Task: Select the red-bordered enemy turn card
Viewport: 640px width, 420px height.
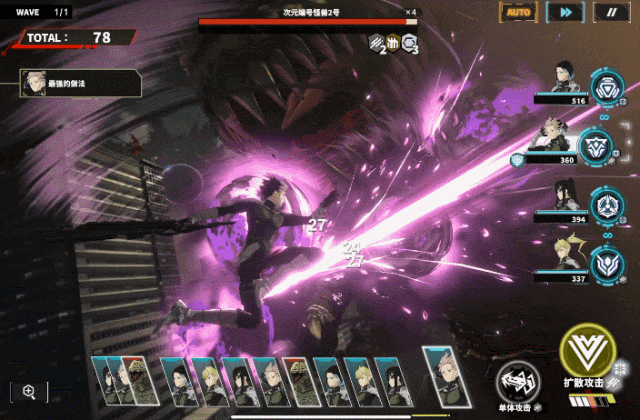Action: tap(297, 380)
